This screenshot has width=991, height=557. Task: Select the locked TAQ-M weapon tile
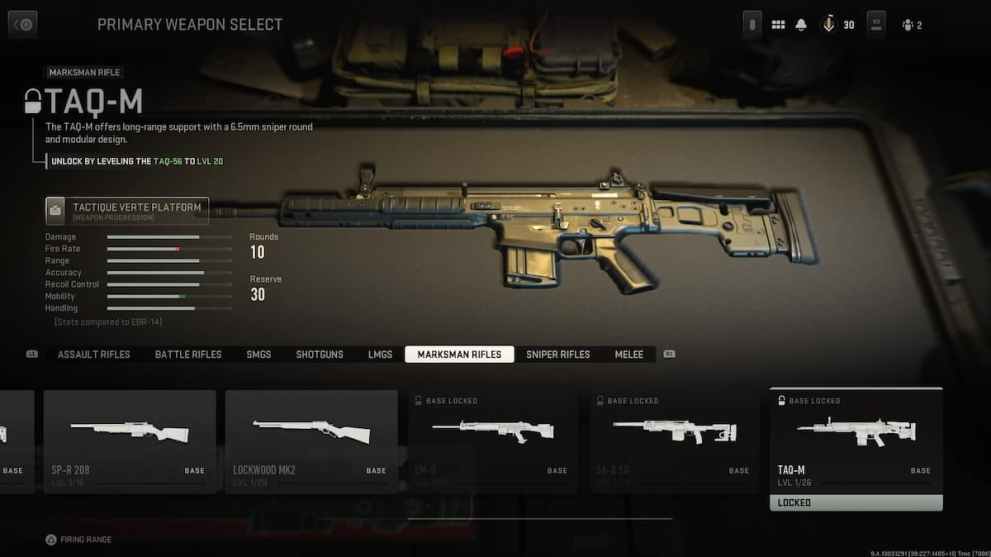[x=856, y=440]
